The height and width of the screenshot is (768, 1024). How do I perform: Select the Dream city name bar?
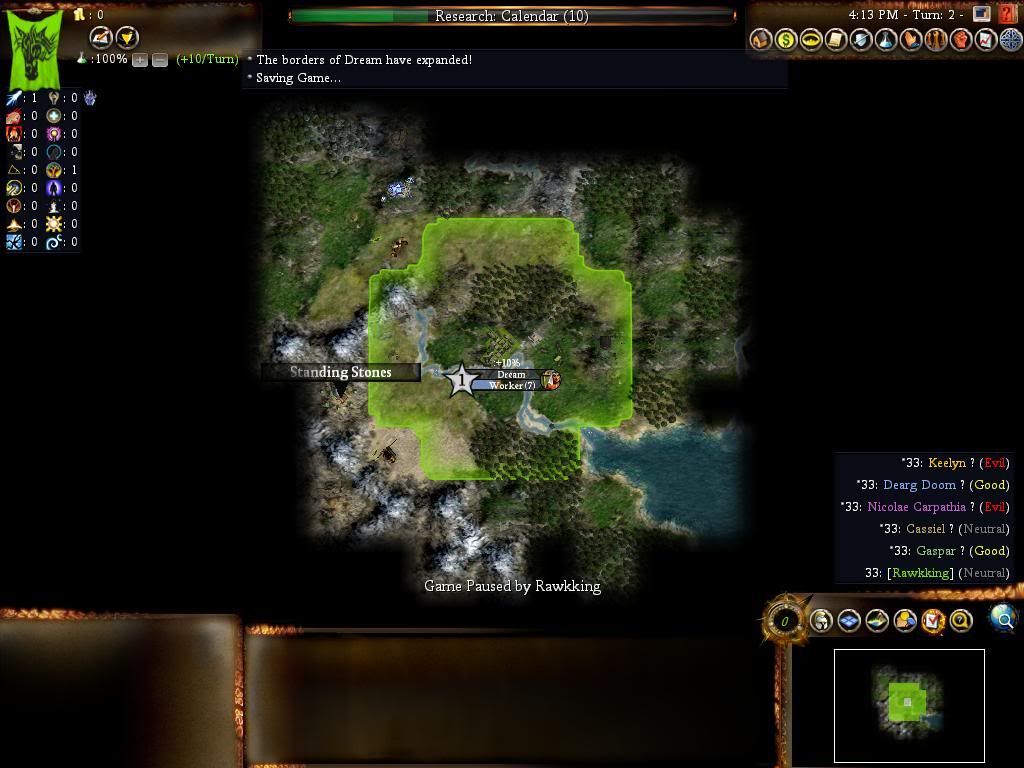coord(510,375)
